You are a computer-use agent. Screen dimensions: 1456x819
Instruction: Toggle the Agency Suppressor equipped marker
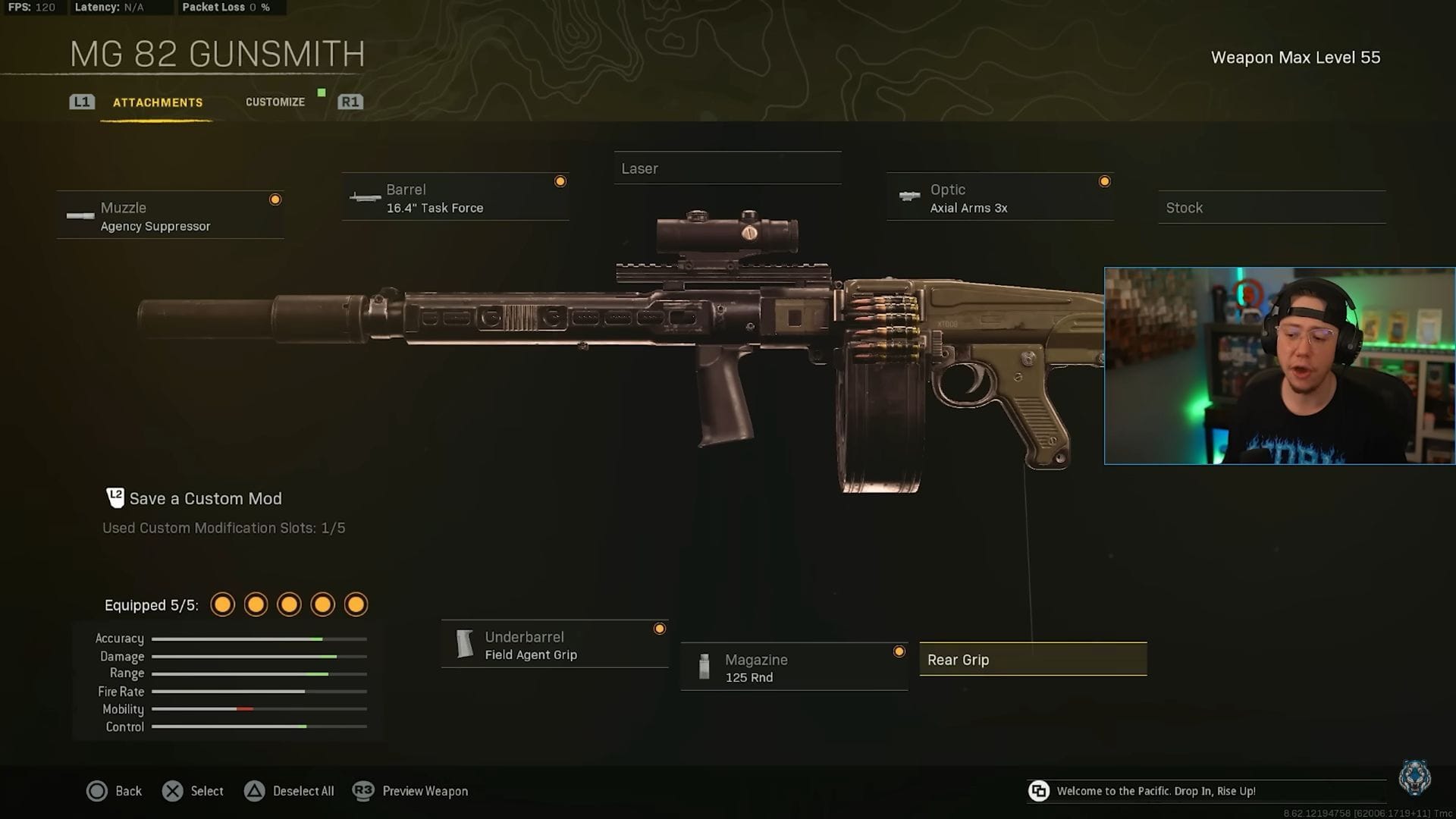coord(275,199)
